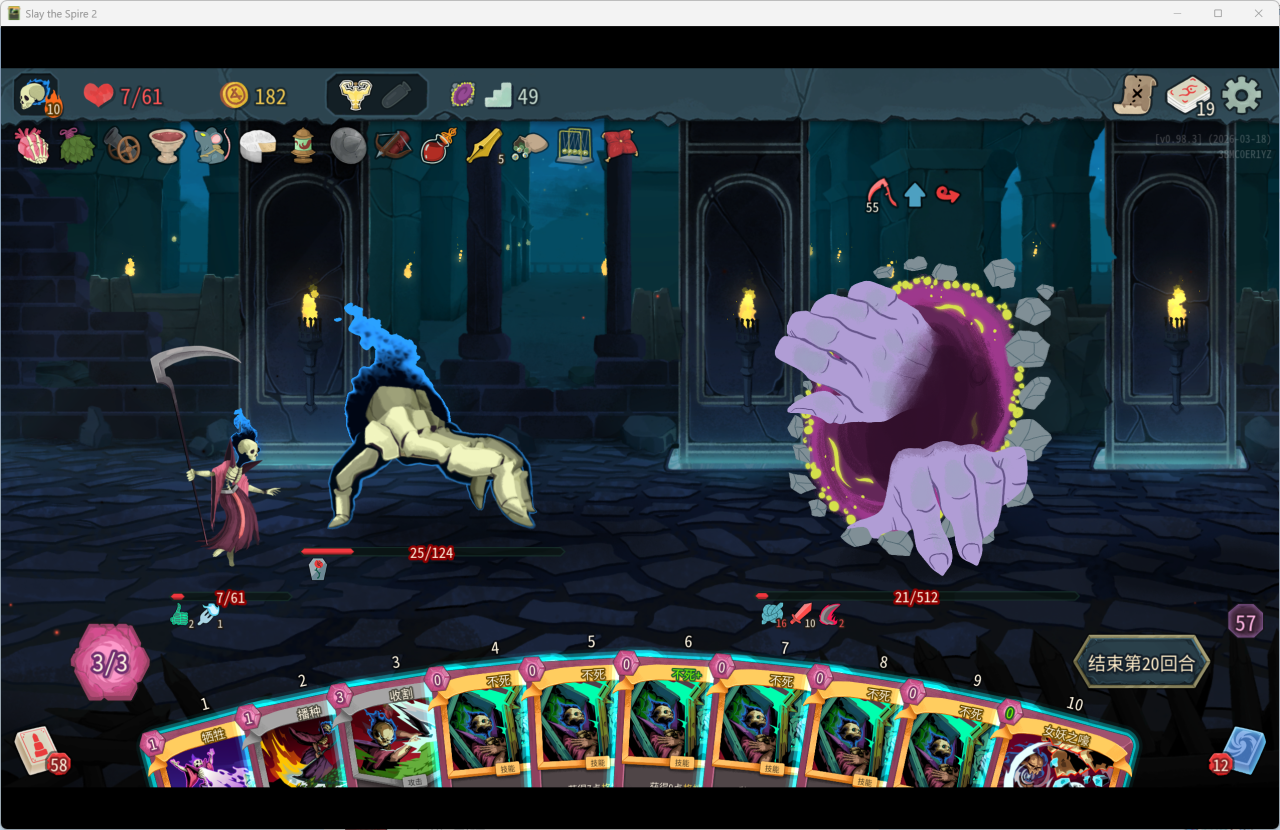The width and height of the screenshot is (1280, 830).
Task: Open the map scroll icon
Action: (x=1135, y=96)
